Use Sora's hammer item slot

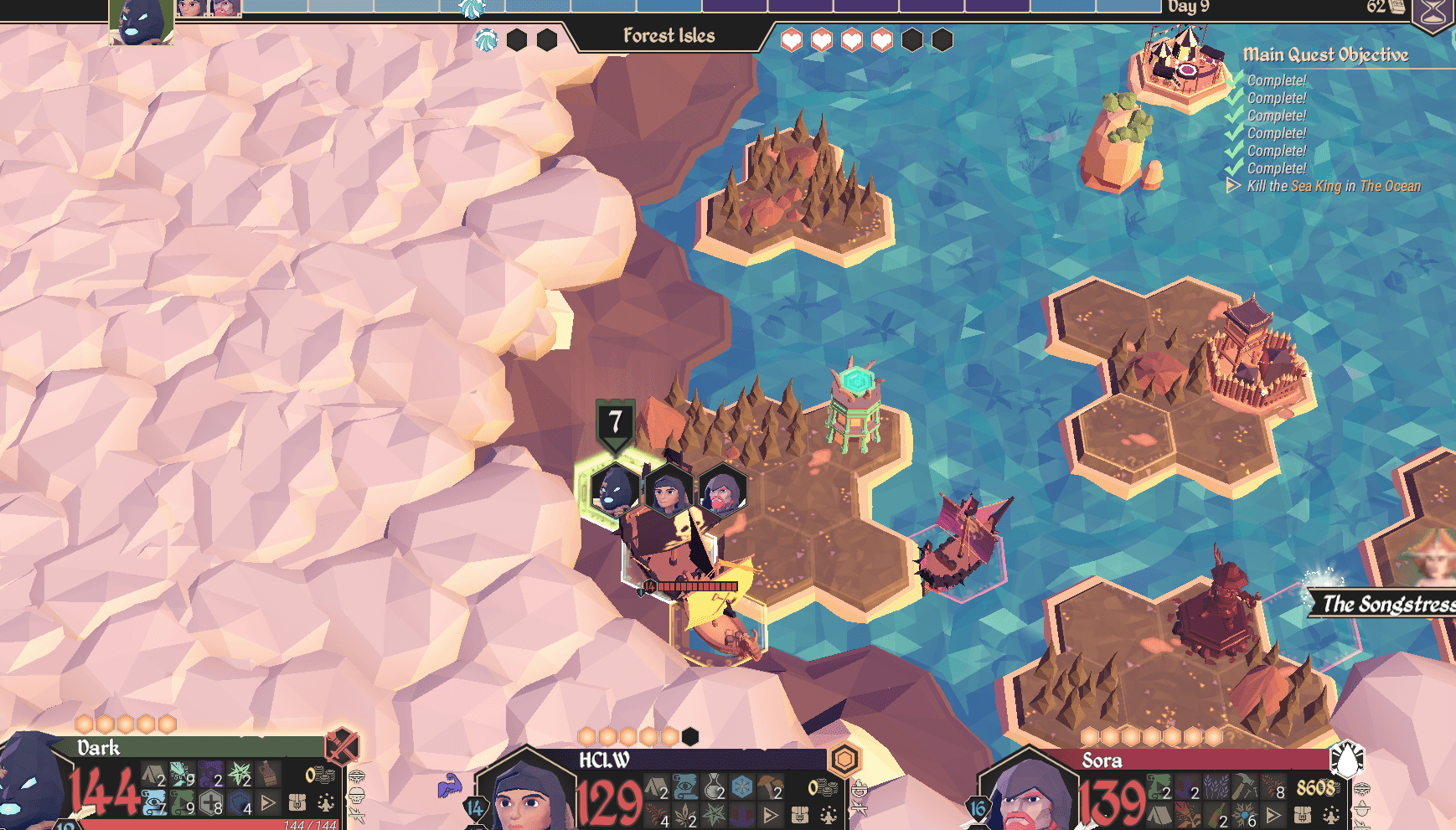1245,786
